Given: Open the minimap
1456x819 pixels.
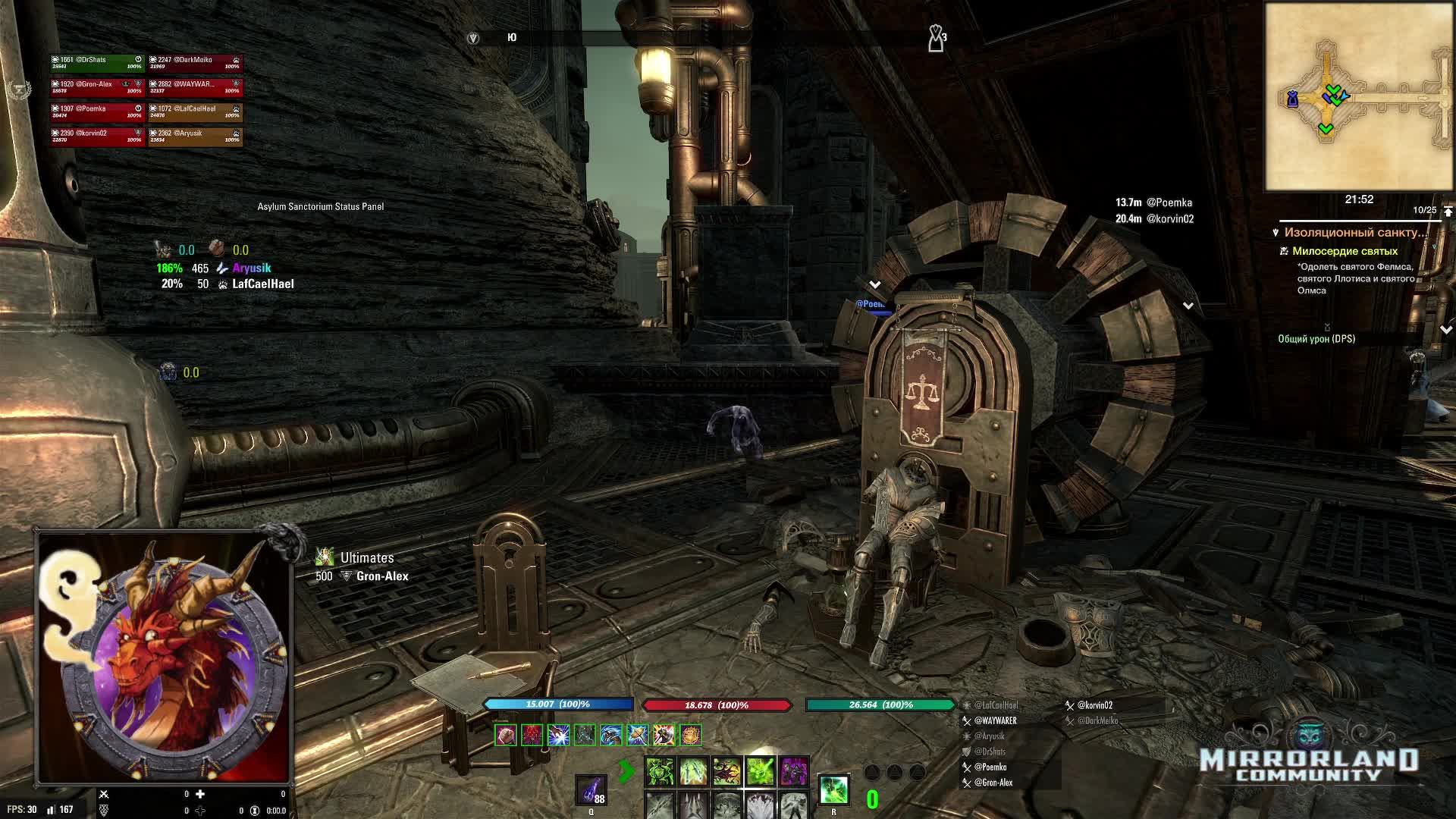Looking at the screenshot, I should 1358,96.
